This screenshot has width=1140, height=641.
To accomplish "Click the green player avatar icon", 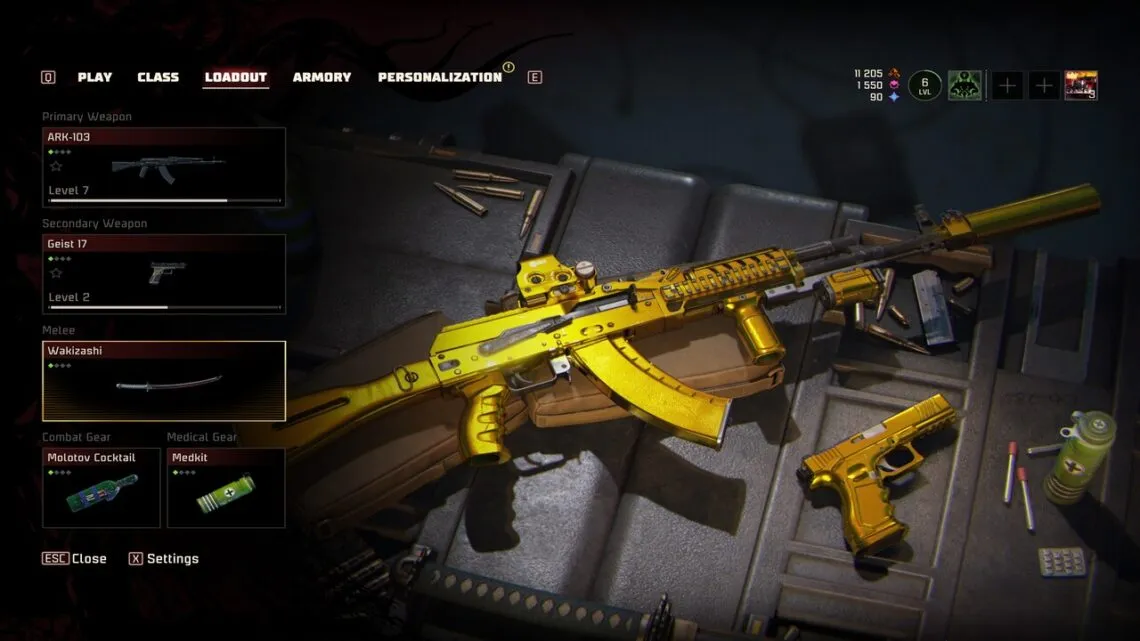I will click(x=965, y=86).
